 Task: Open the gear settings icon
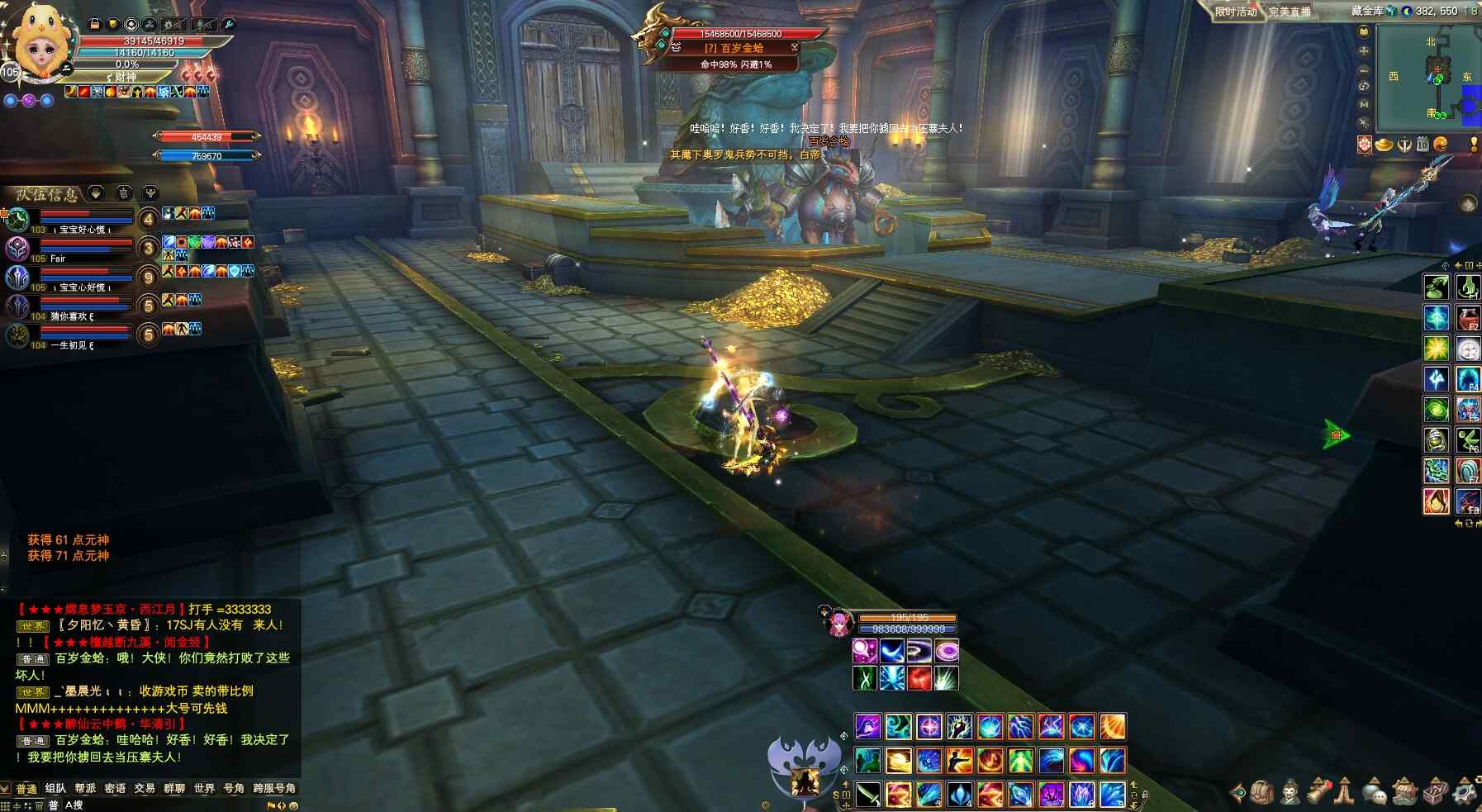click(1465, 792)
